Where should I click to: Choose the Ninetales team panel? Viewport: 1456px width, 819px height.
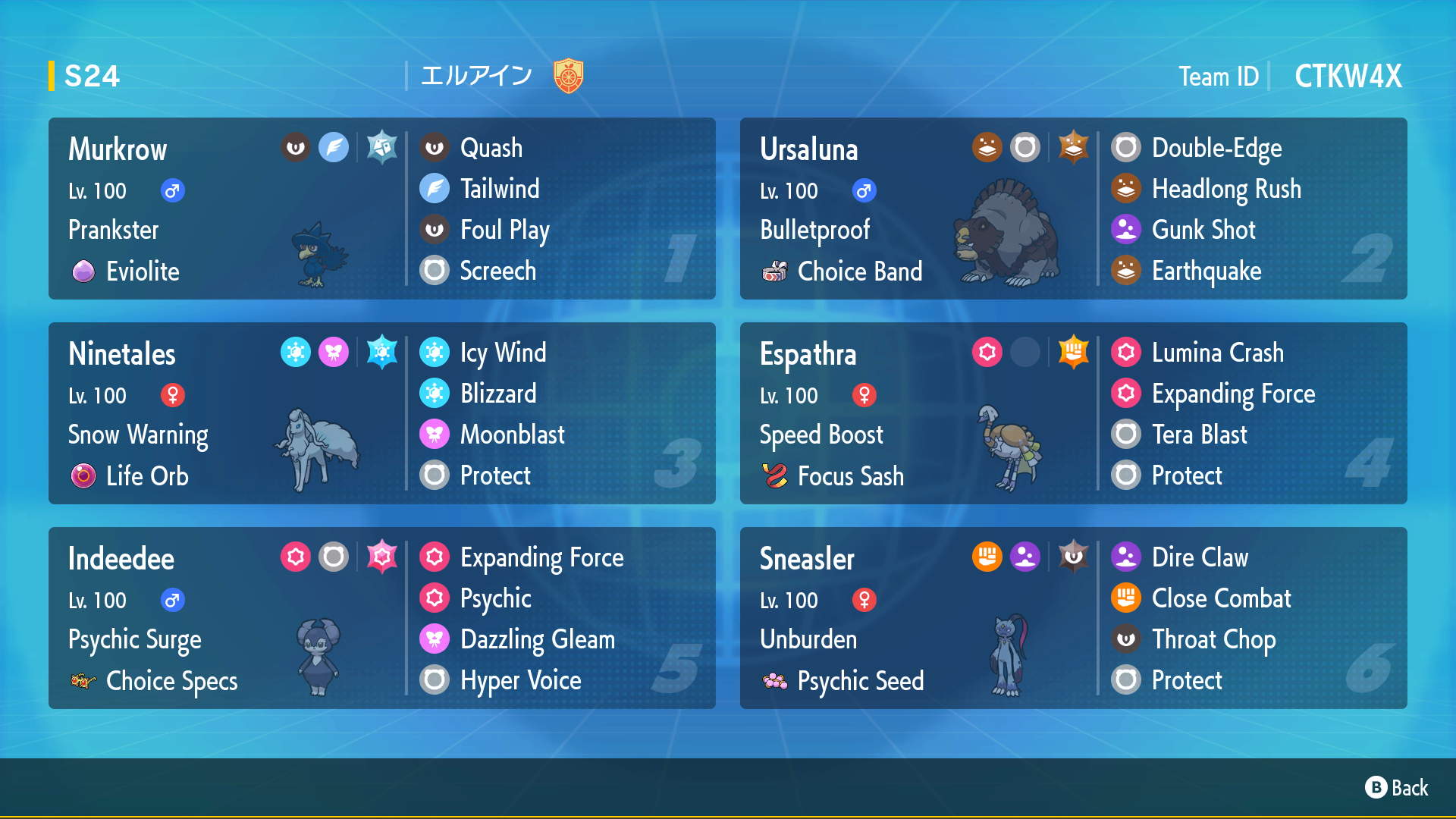[x=381, y=413]
